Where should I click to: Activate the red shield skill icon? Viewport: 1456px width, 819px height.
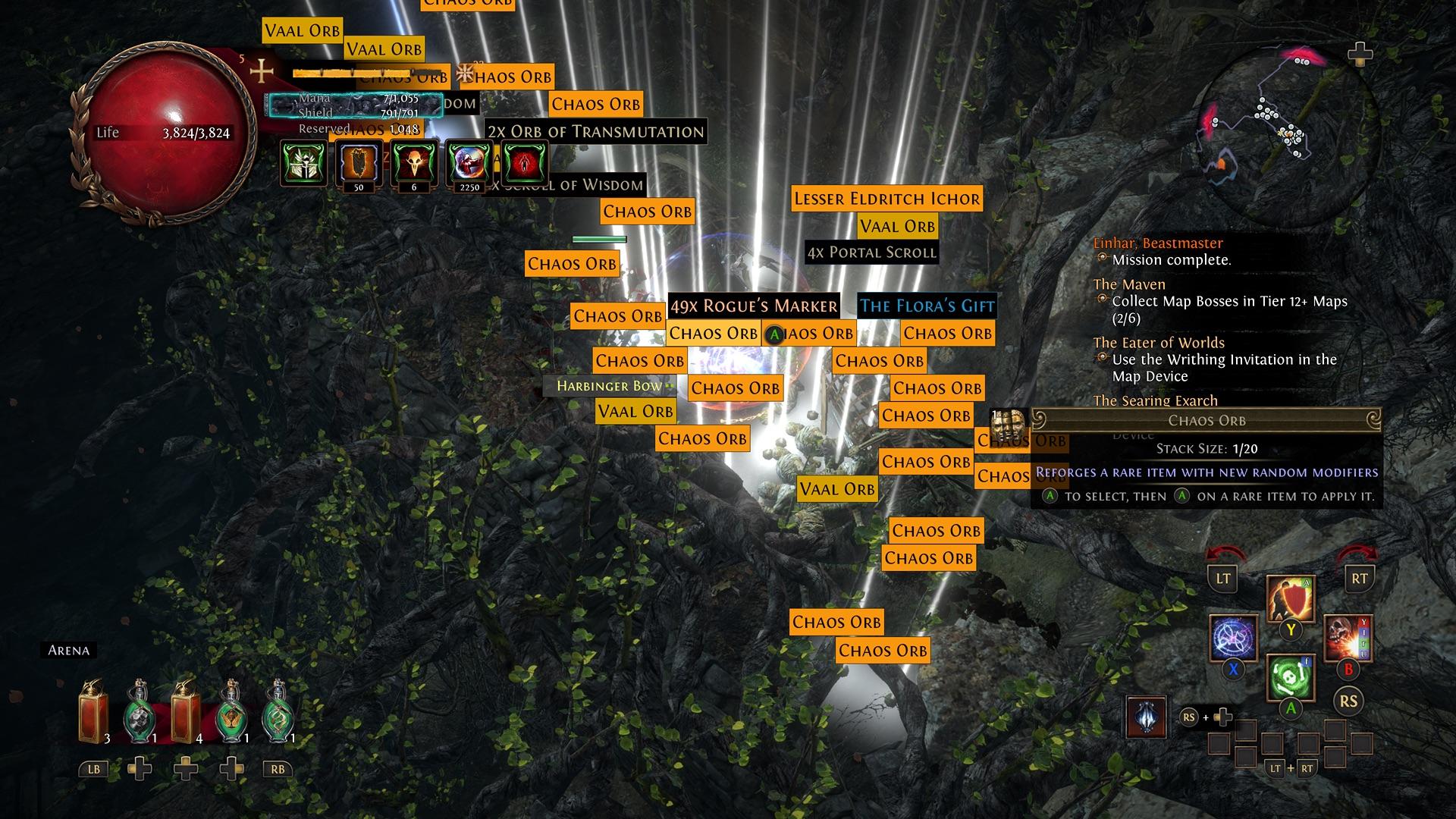pos(1290,599)
